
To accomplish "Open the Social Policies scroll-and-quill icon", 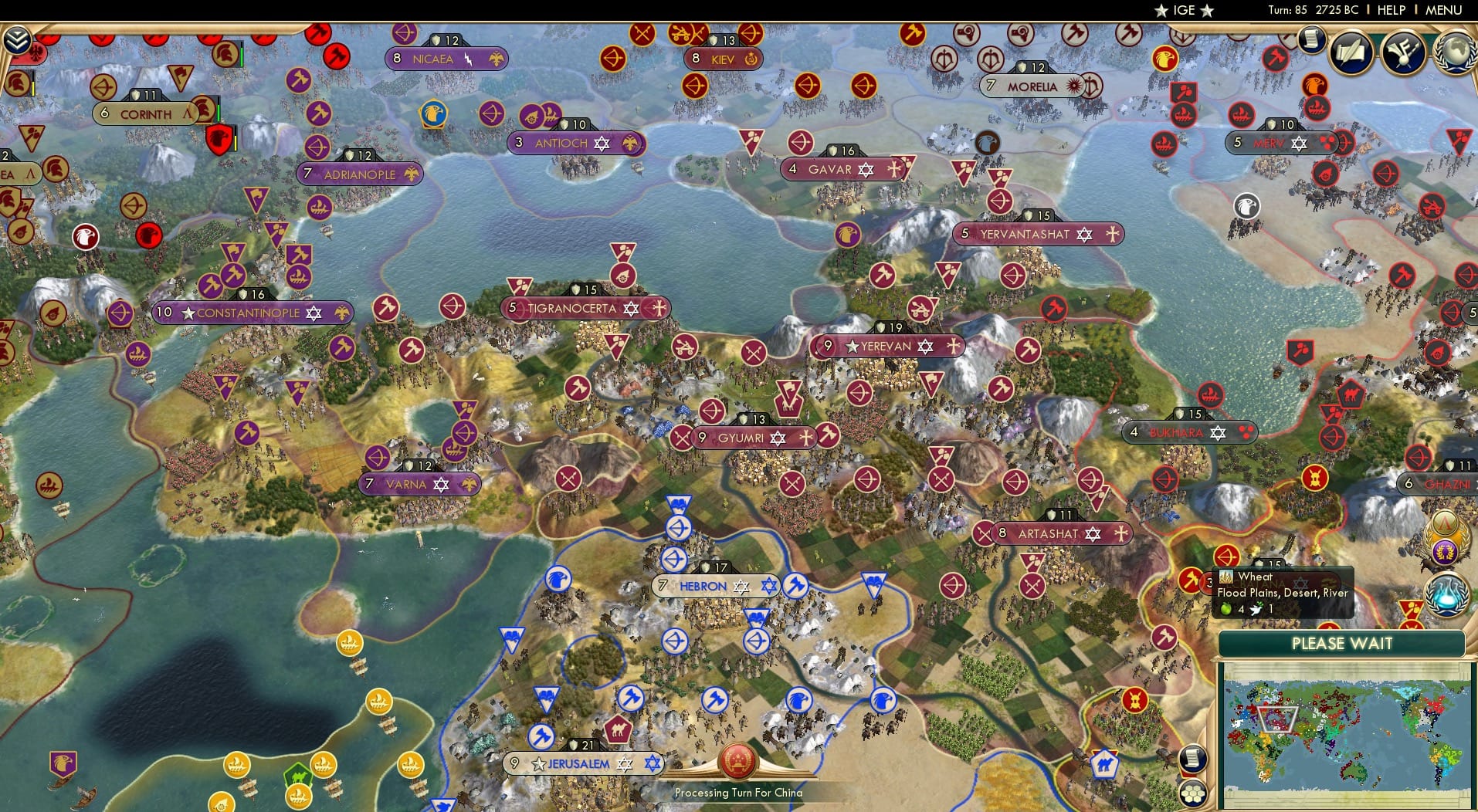I will coord(1353,51).
